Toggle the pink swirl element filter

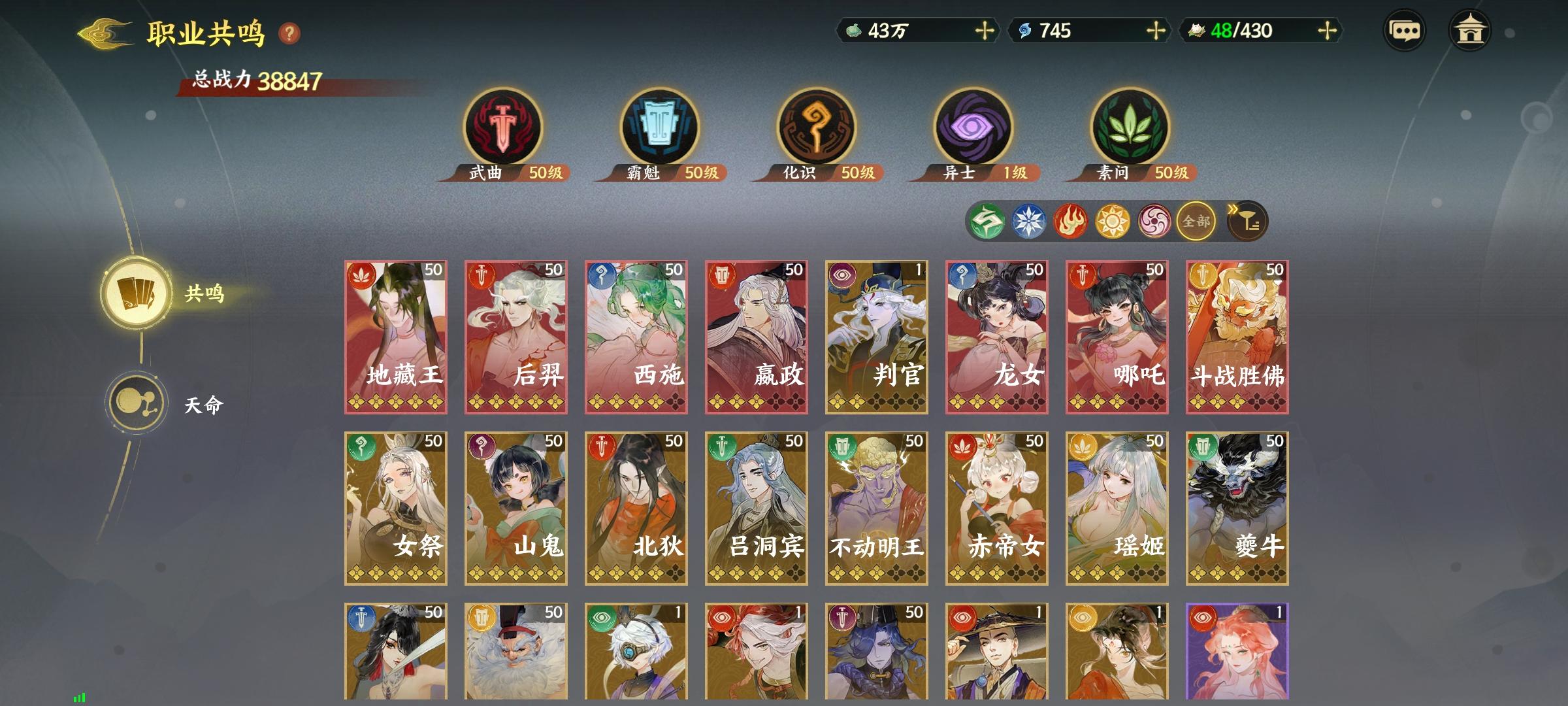click(x=1152, y=221)
